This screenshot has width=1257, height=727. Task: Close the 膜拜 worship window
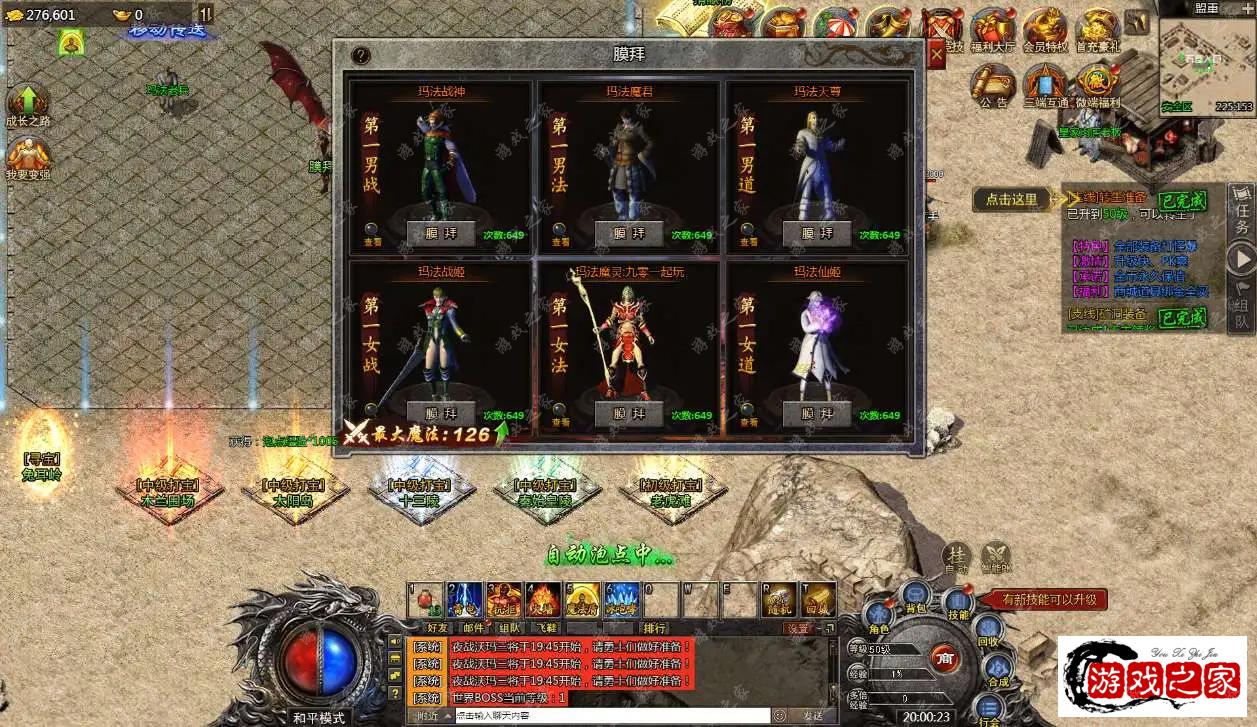[936, 56]
